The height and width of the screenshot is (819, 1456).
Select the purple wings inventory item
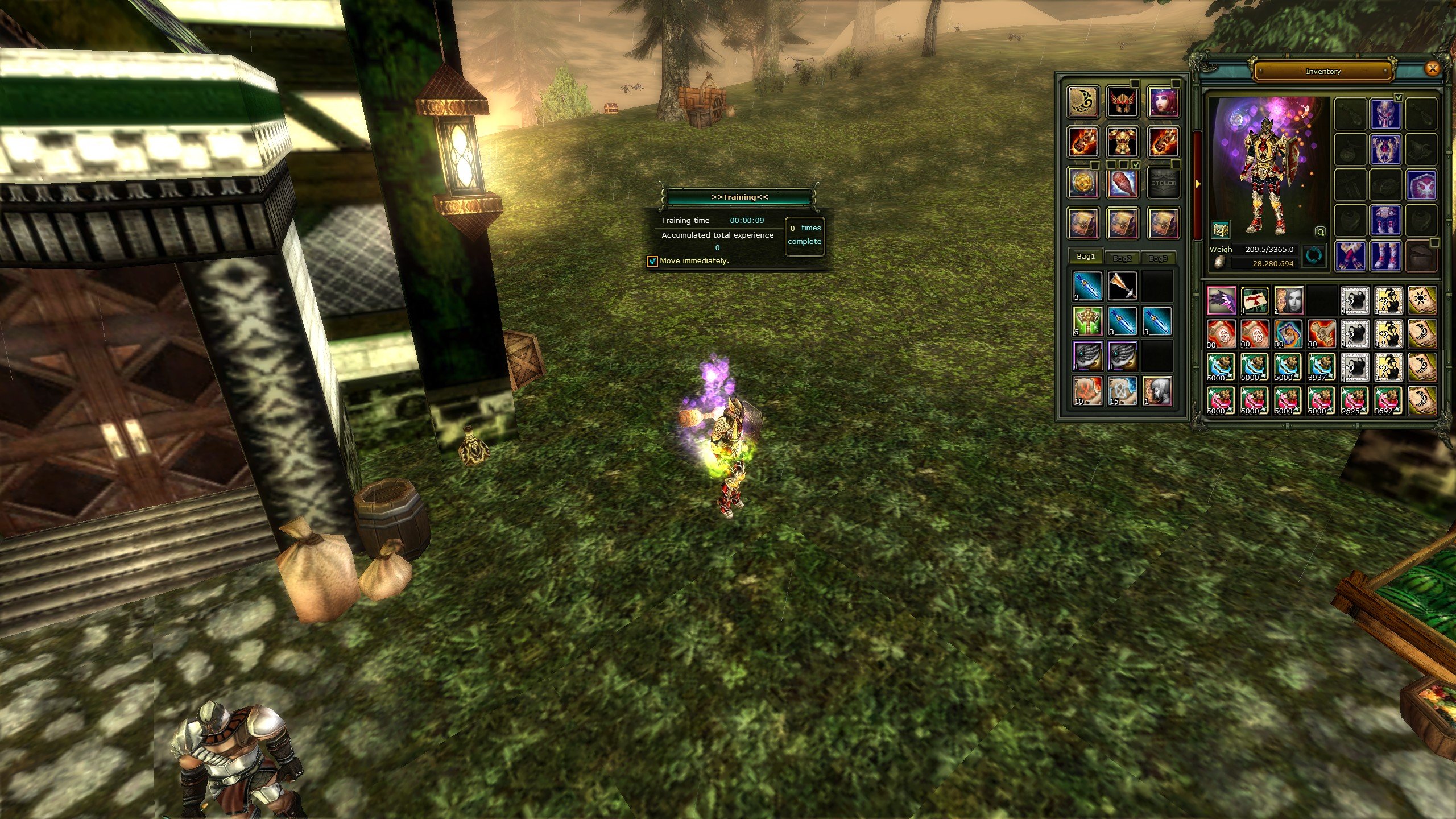coord(1221,300)
